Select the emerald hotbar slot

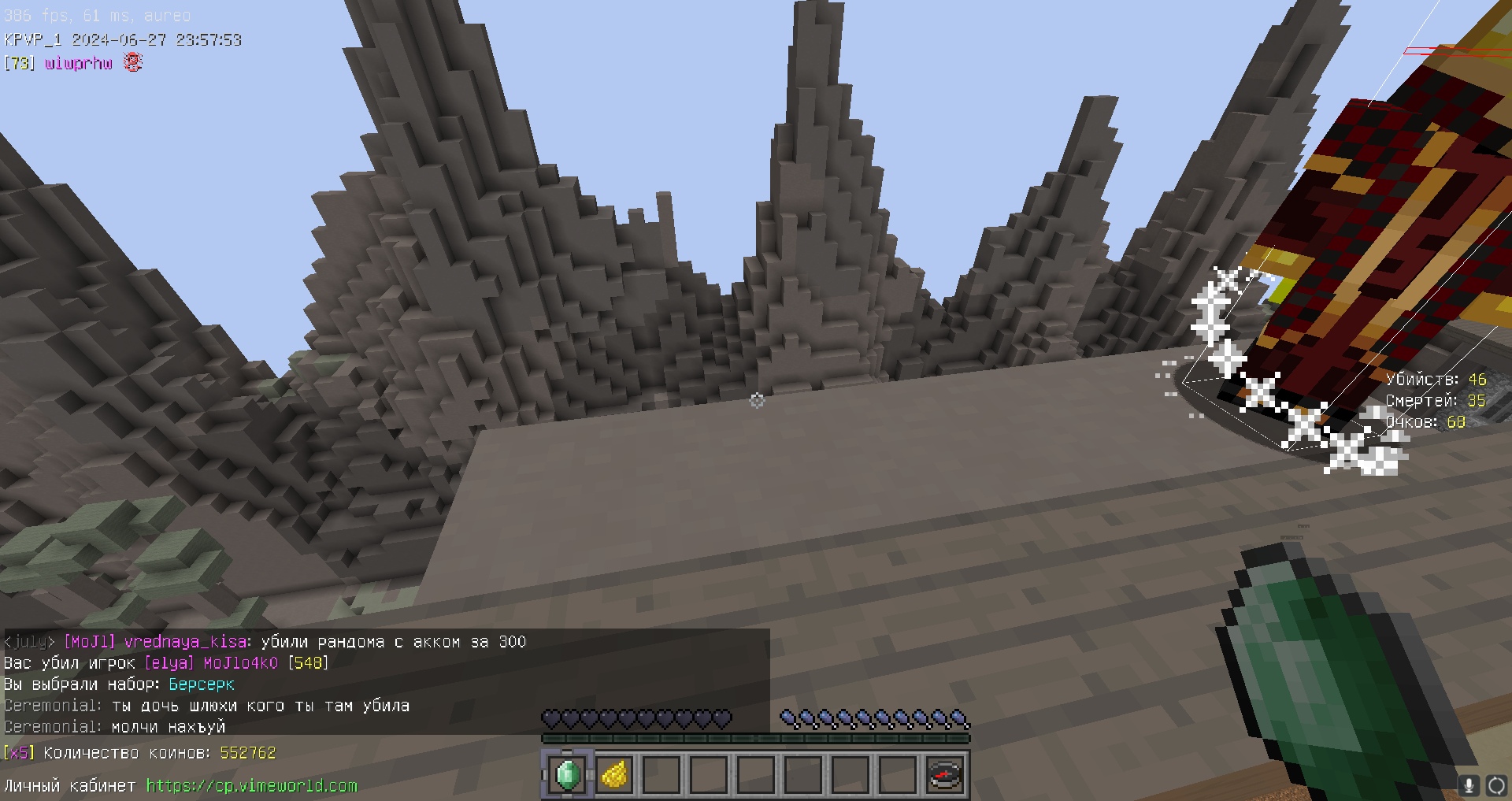567,775
